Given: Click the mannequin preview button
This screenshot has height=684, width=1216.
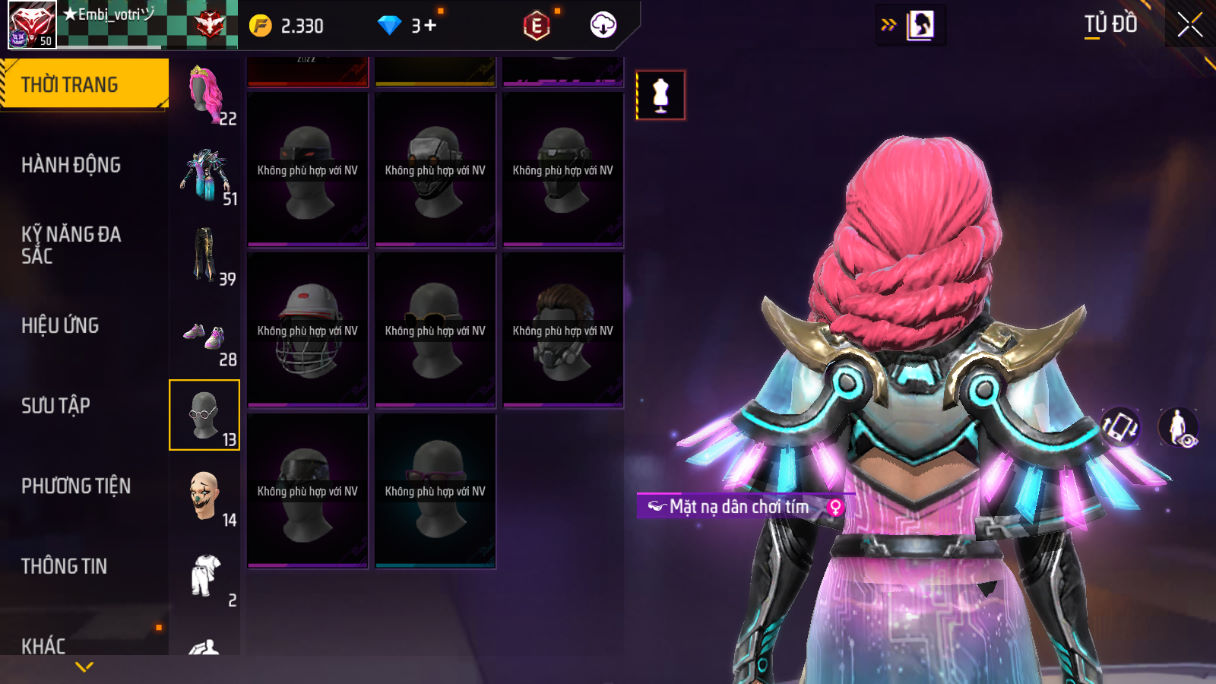Looking at the screenshot, I should (660, 95).
